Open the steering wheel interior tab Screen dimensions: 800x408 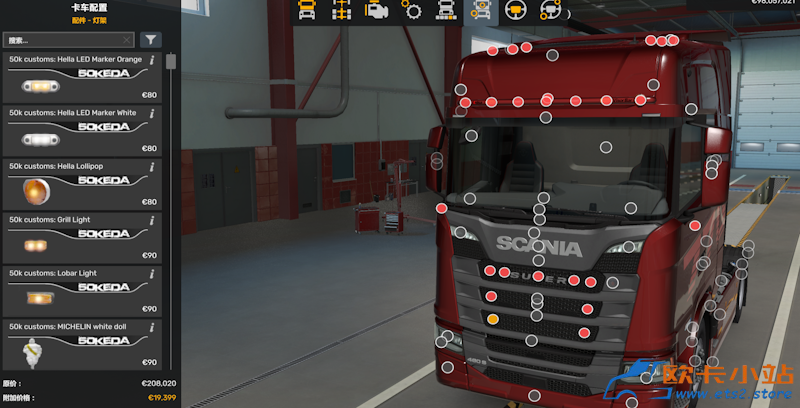point(515,11)
